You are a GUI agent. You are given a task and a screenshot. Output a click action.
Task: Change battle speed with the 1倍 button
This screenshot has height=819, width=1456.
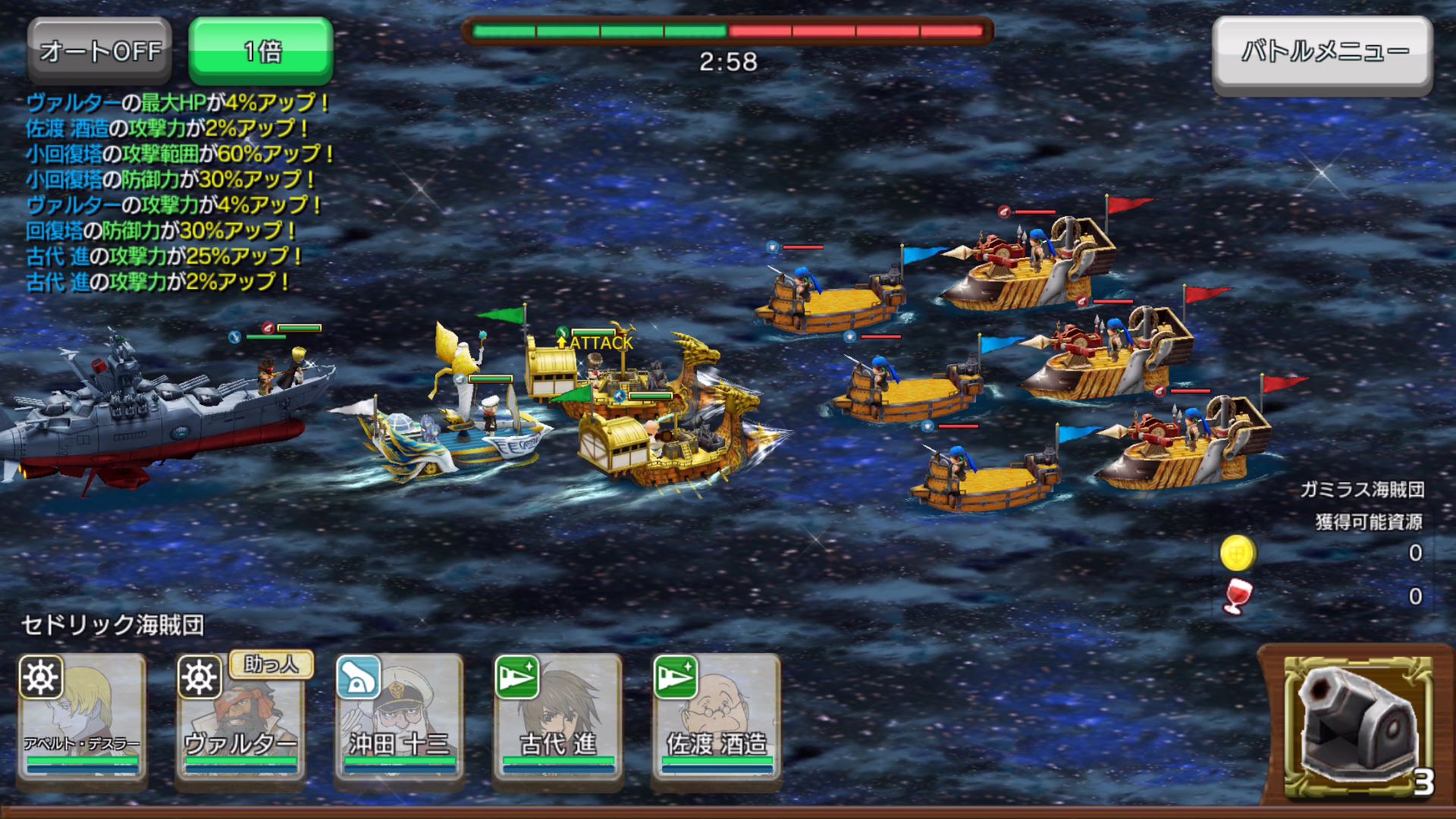coord(261,51)
